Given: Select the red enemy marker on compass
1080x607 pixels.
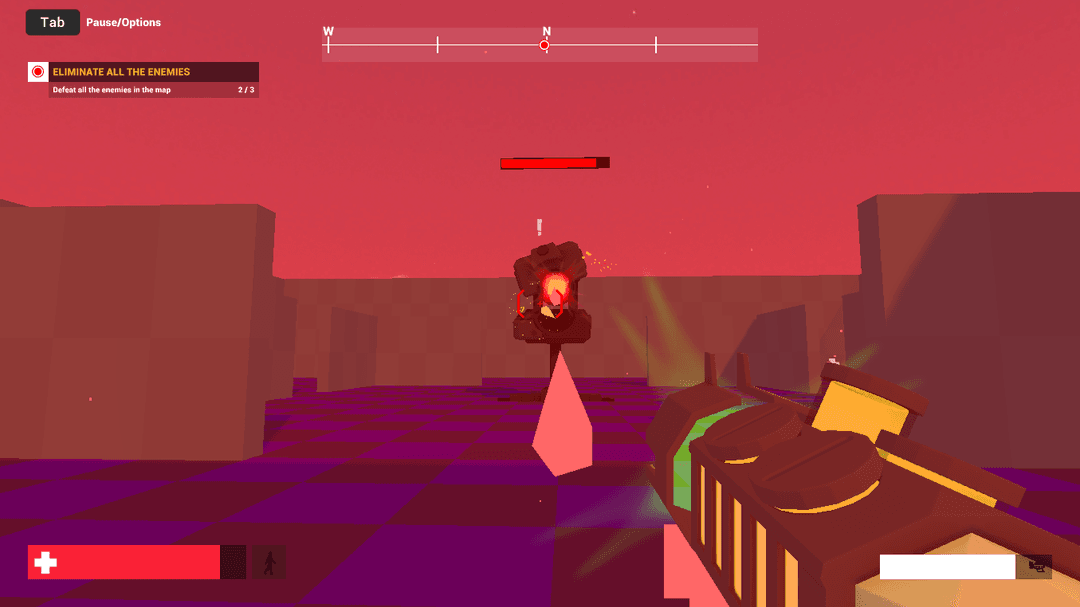Looking at the screenshot, I should (545, 45).
